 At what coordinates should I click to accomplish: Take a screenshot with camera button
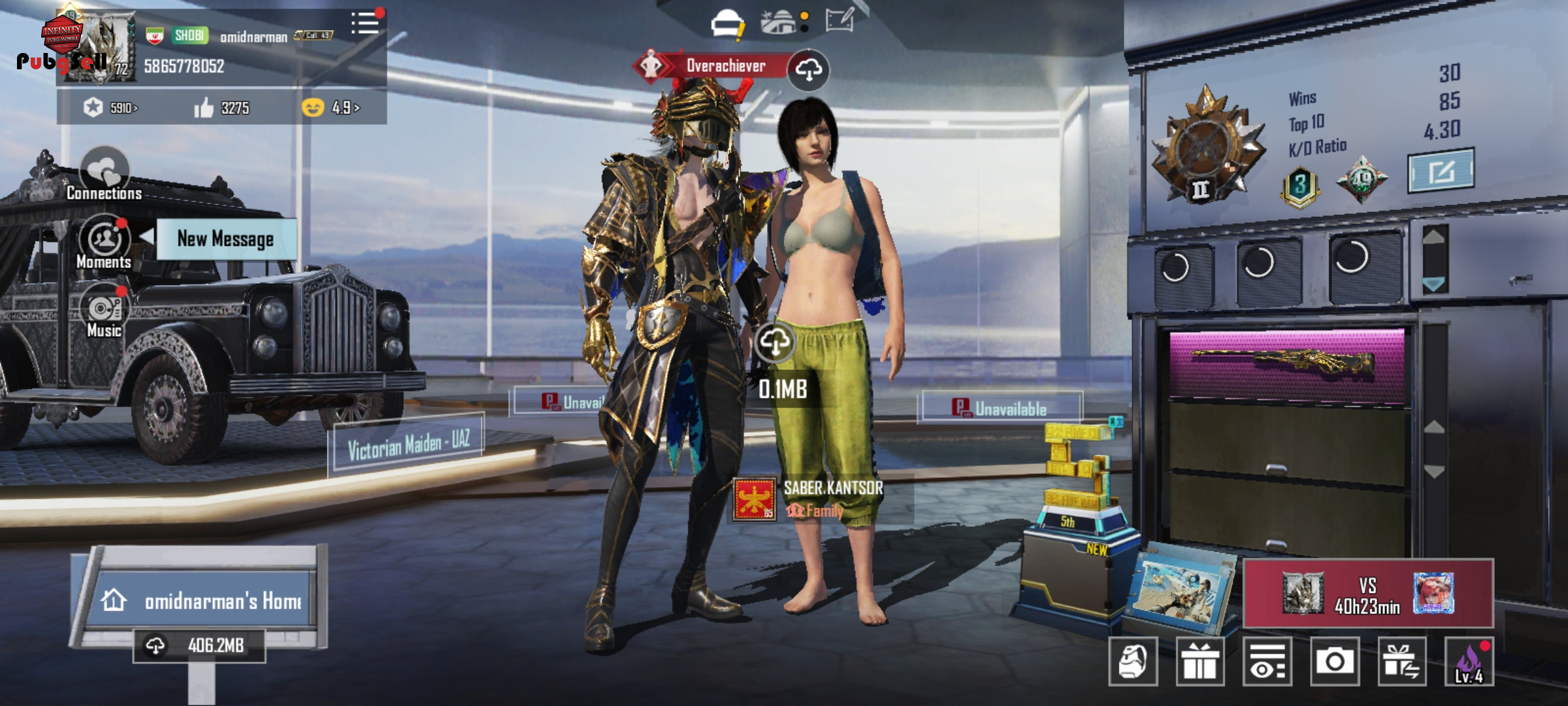[1334, 662]
